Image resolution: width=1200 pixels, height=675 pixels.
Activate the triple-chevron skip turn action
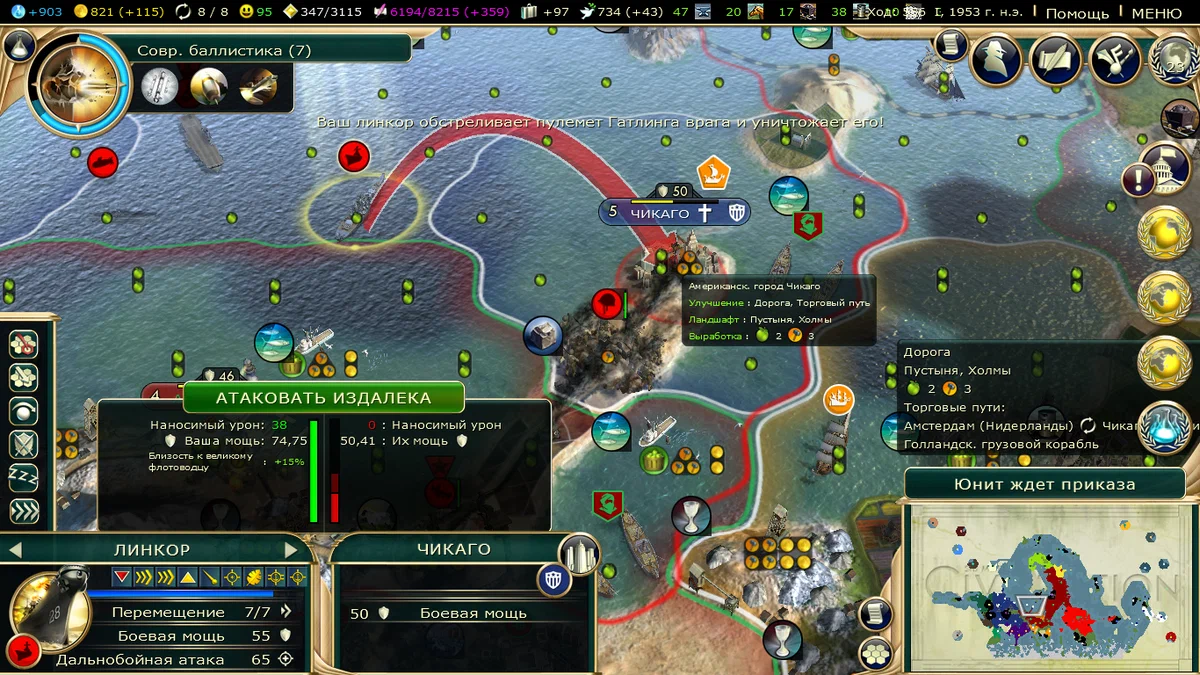pos(23,511)
